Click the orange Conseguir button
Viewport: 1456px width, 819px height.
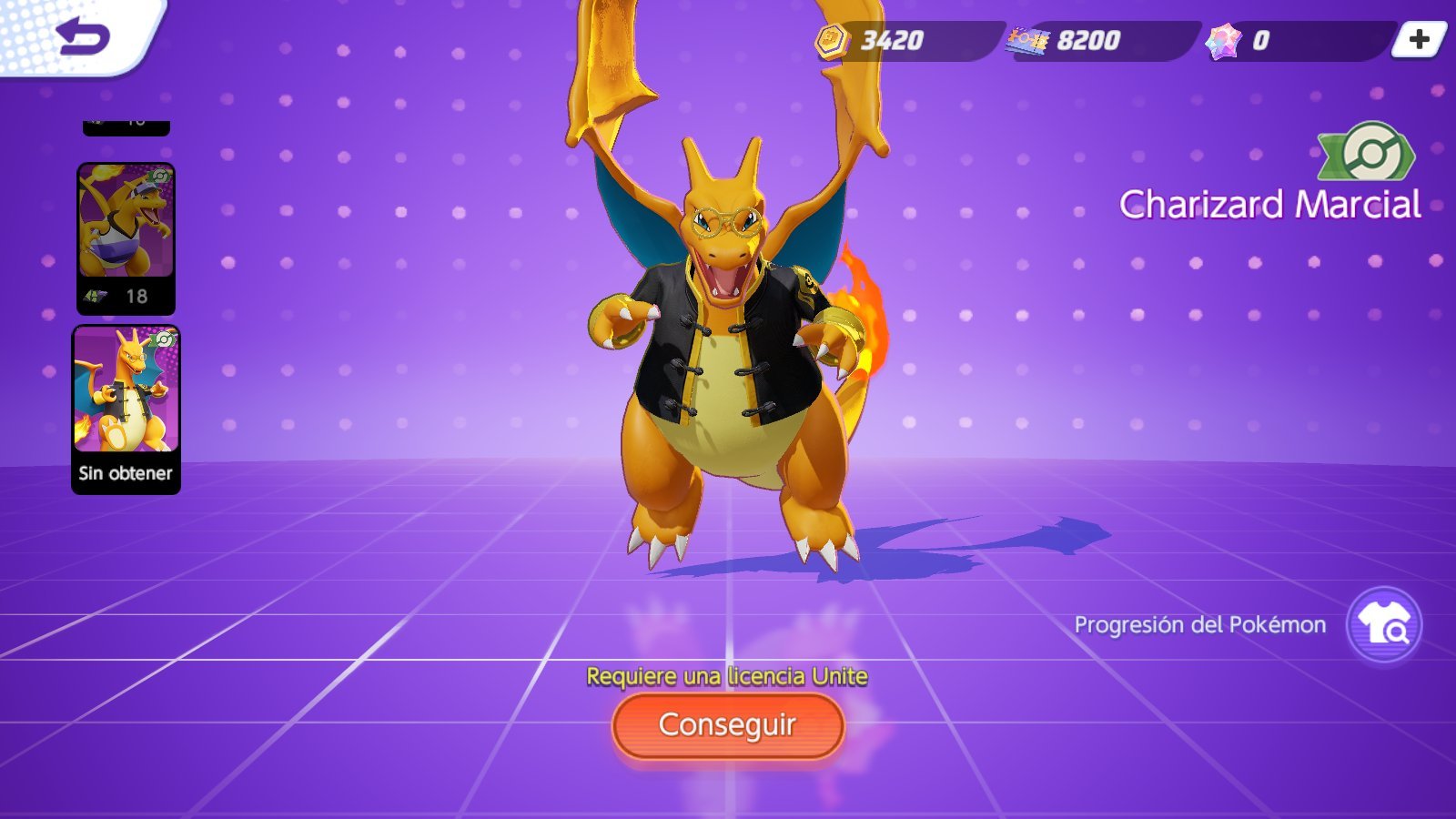click(x=727, y=725)
